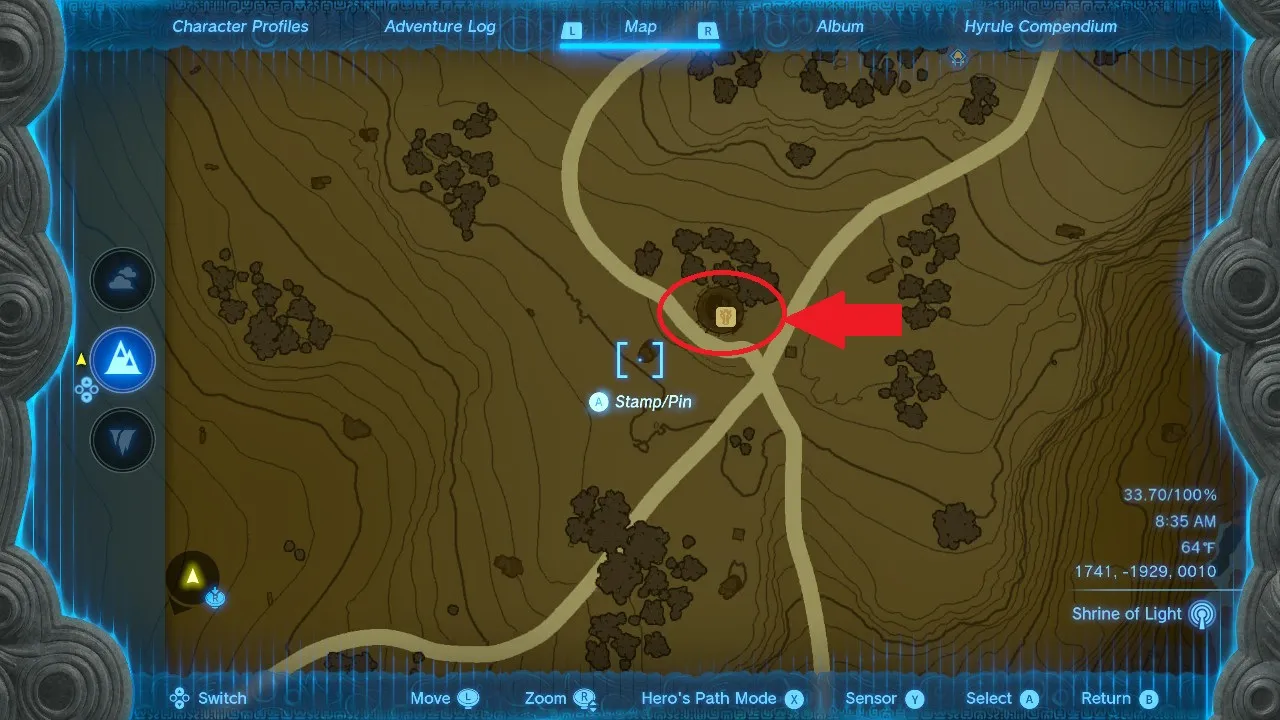This screenshot has height=720, width=1280.
Task: Select the Depths map layer icon
Action: point(122,438)
